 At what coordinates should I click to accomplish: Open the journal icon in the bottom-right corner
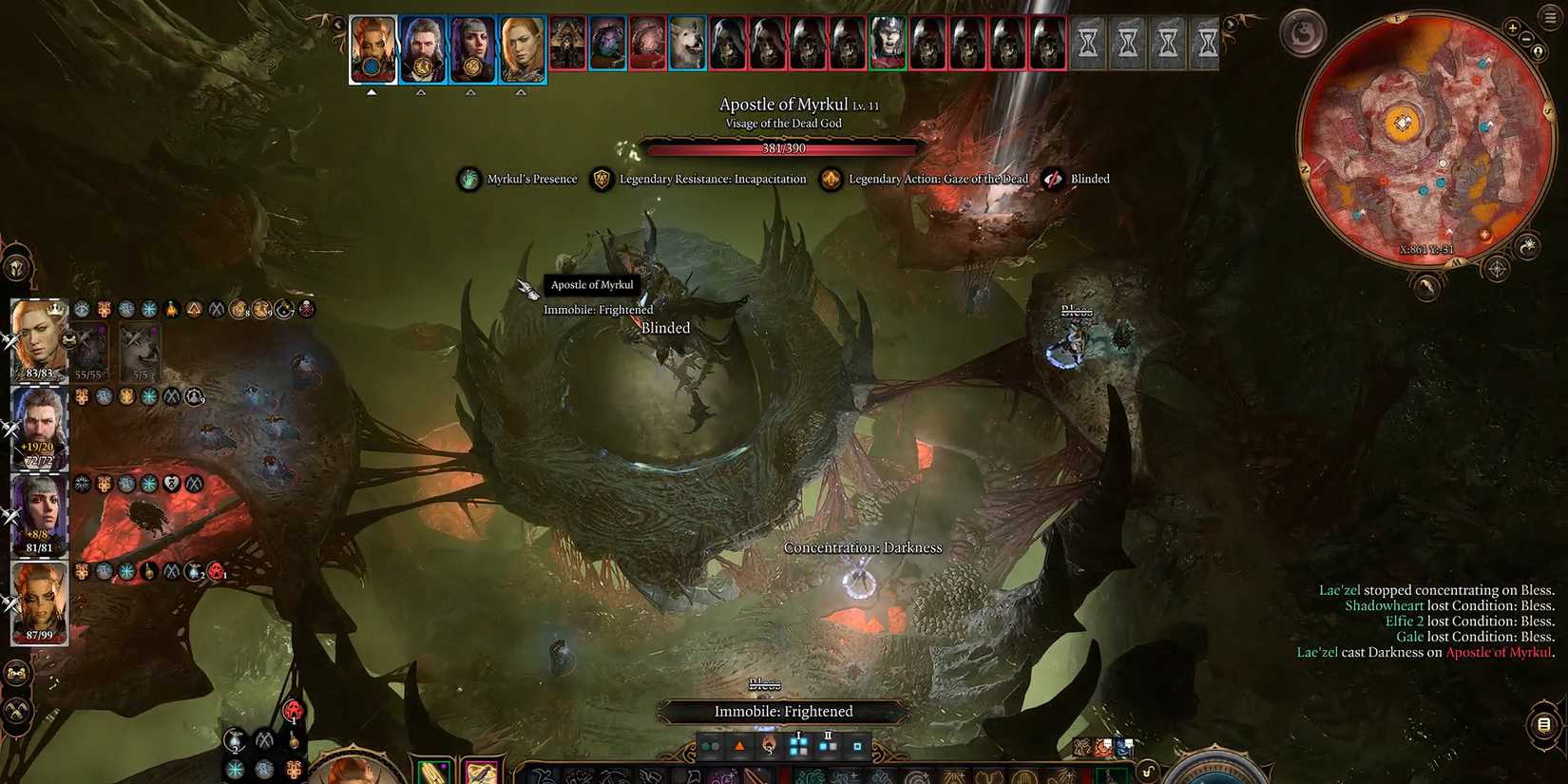(1545, 725)
